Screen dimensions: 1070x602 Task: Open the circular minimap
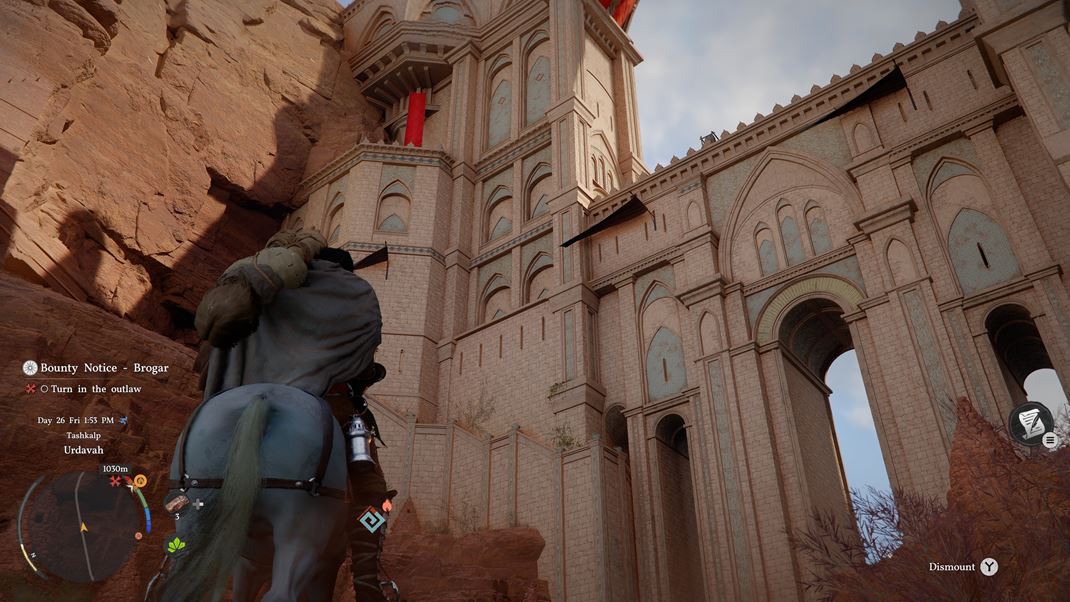(82, 524)
